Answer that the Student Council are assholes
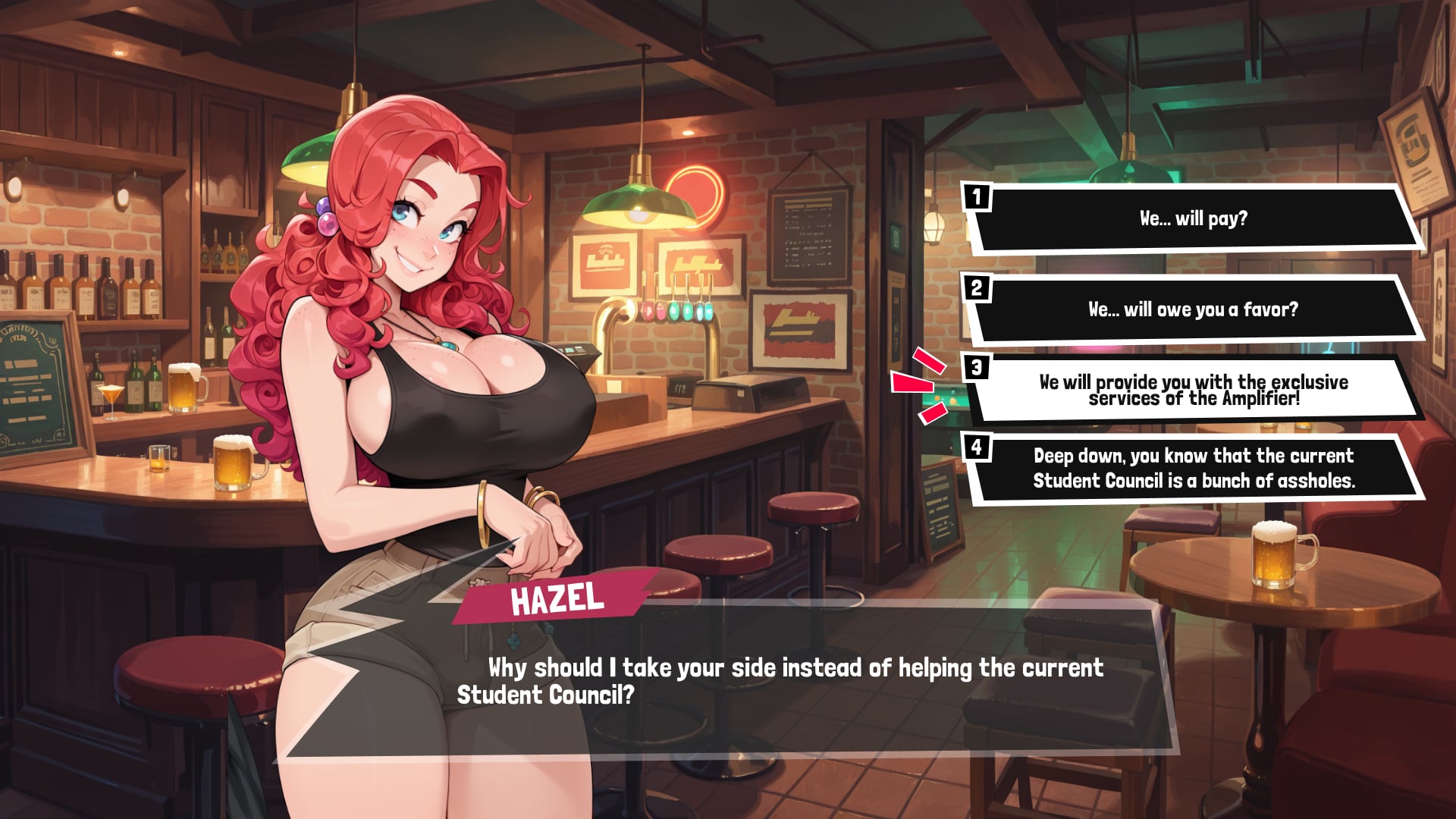The image size is (1456, 819). [x=1193, y=468]
